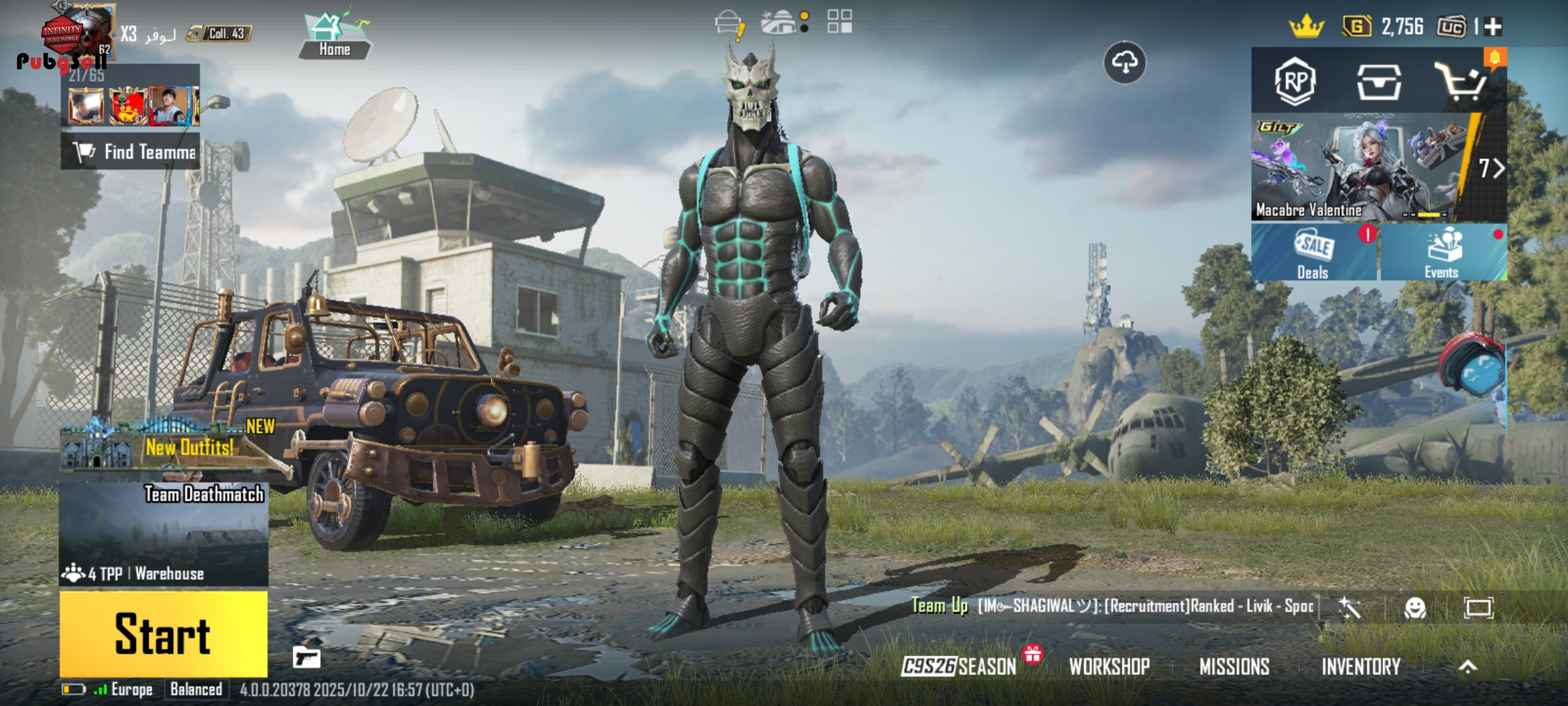1568x706 pixels.
Task: Open the emote smiley icon
Action: 1414,608
